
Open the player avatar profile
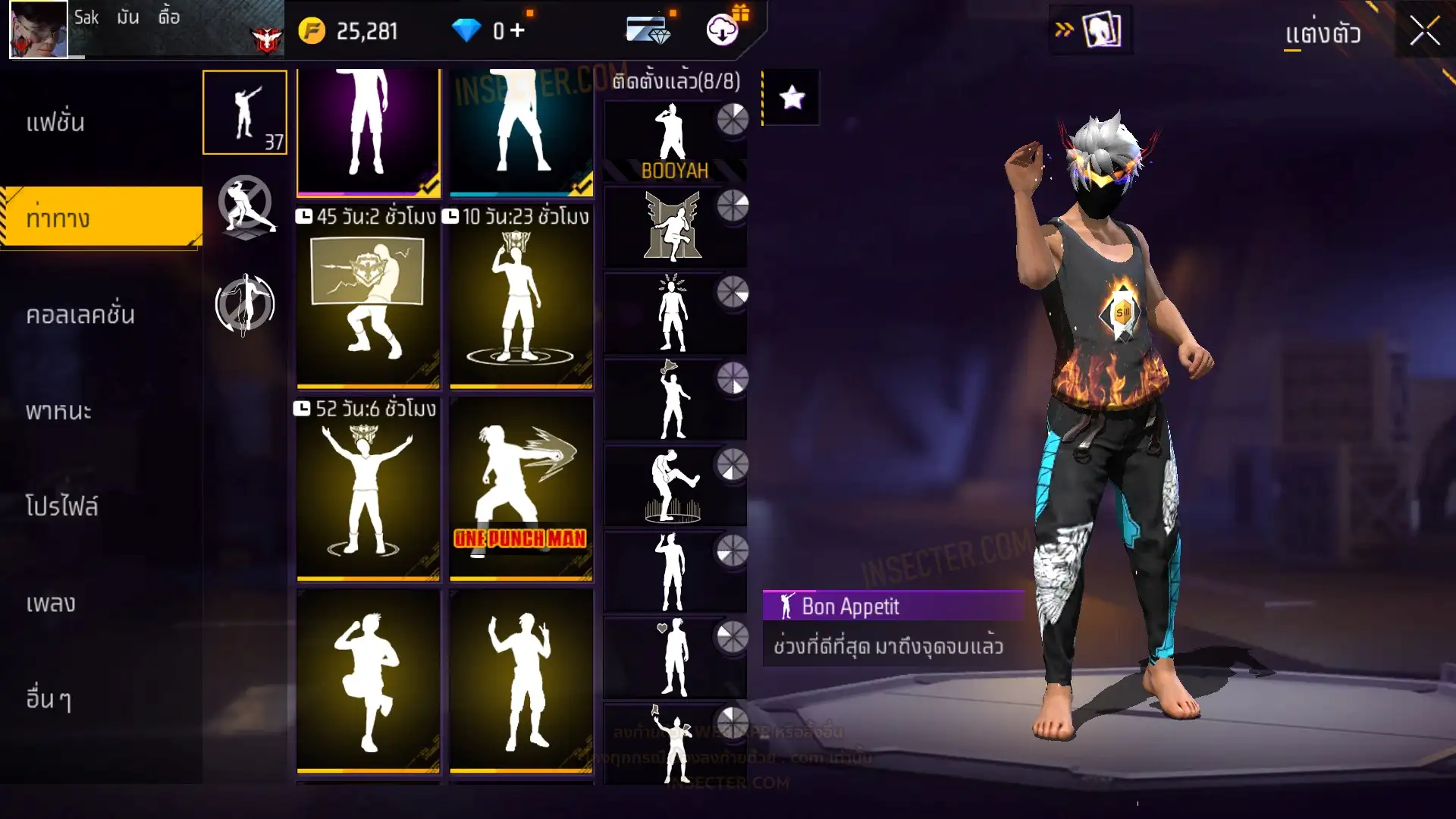tap(39, 30)
